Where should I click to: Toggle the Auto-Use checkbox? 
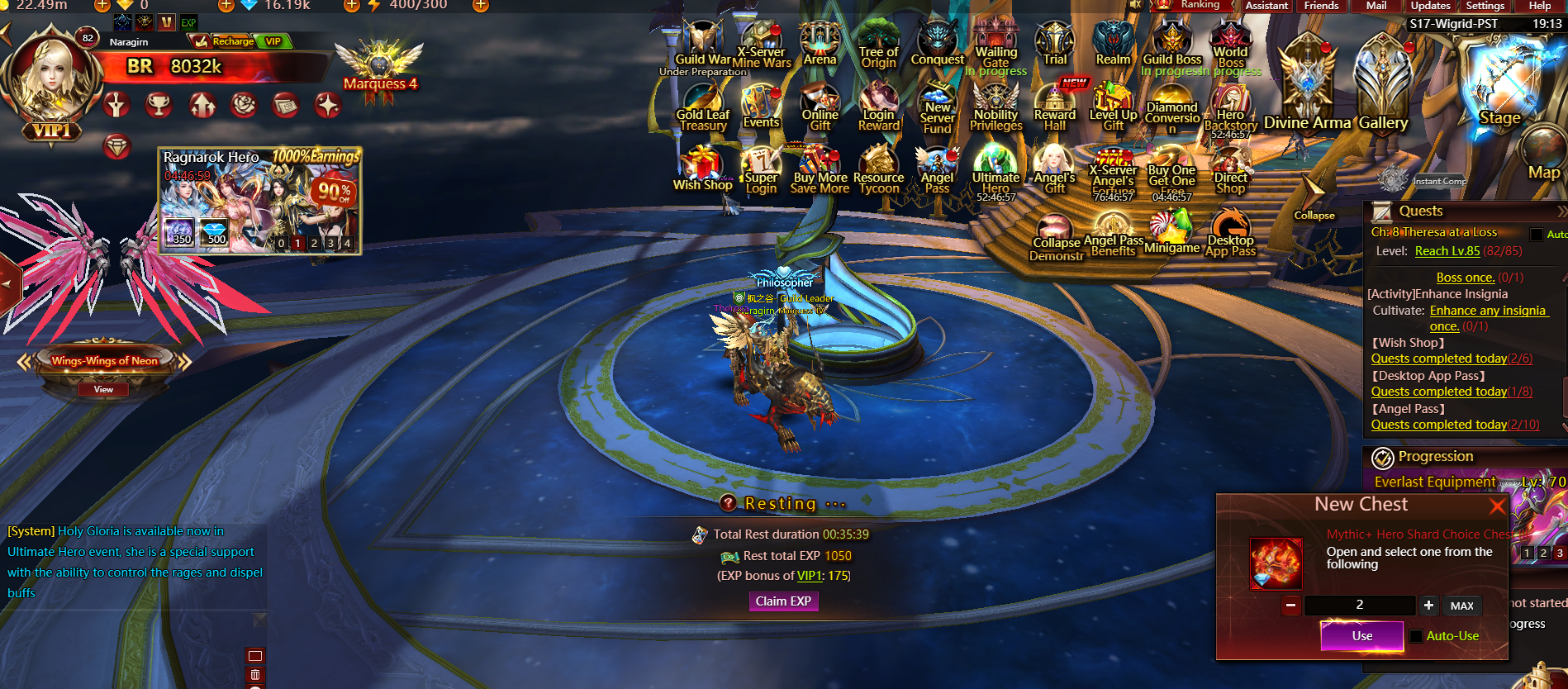[x=1416, y=636]
